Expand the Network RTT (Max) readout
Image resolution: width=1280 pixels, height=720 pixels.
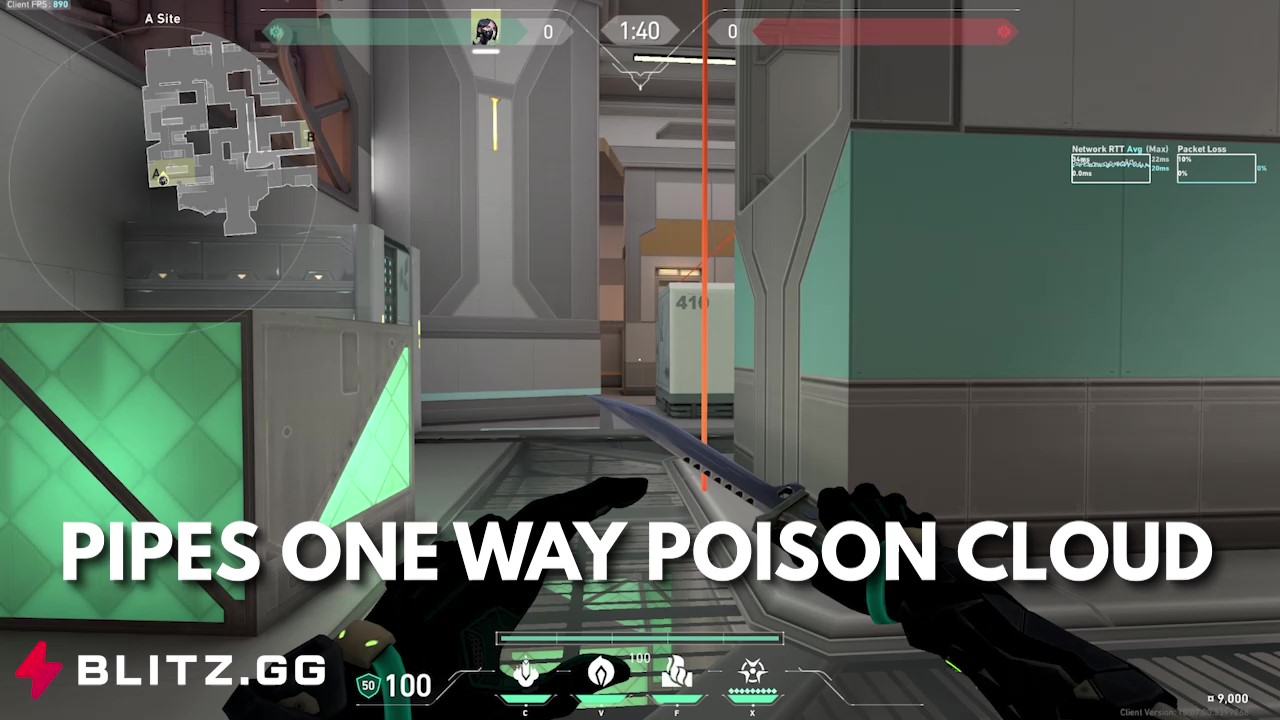(x=1158, y=148)
